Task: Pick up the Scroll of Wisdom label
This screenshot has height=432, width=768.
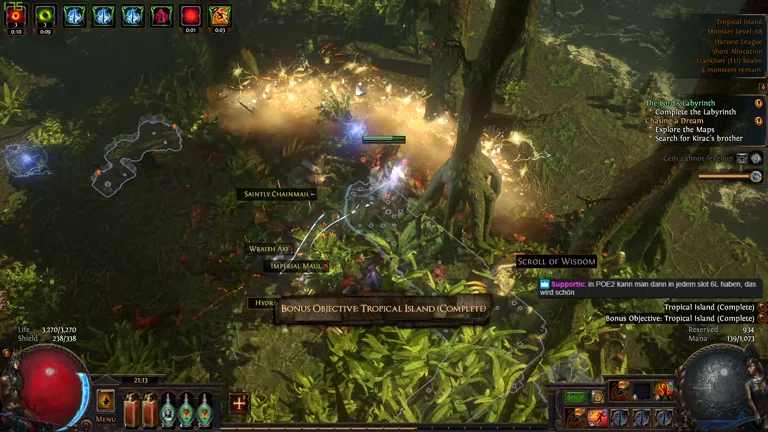Action: pyautogui.click(x=556, y=262)
